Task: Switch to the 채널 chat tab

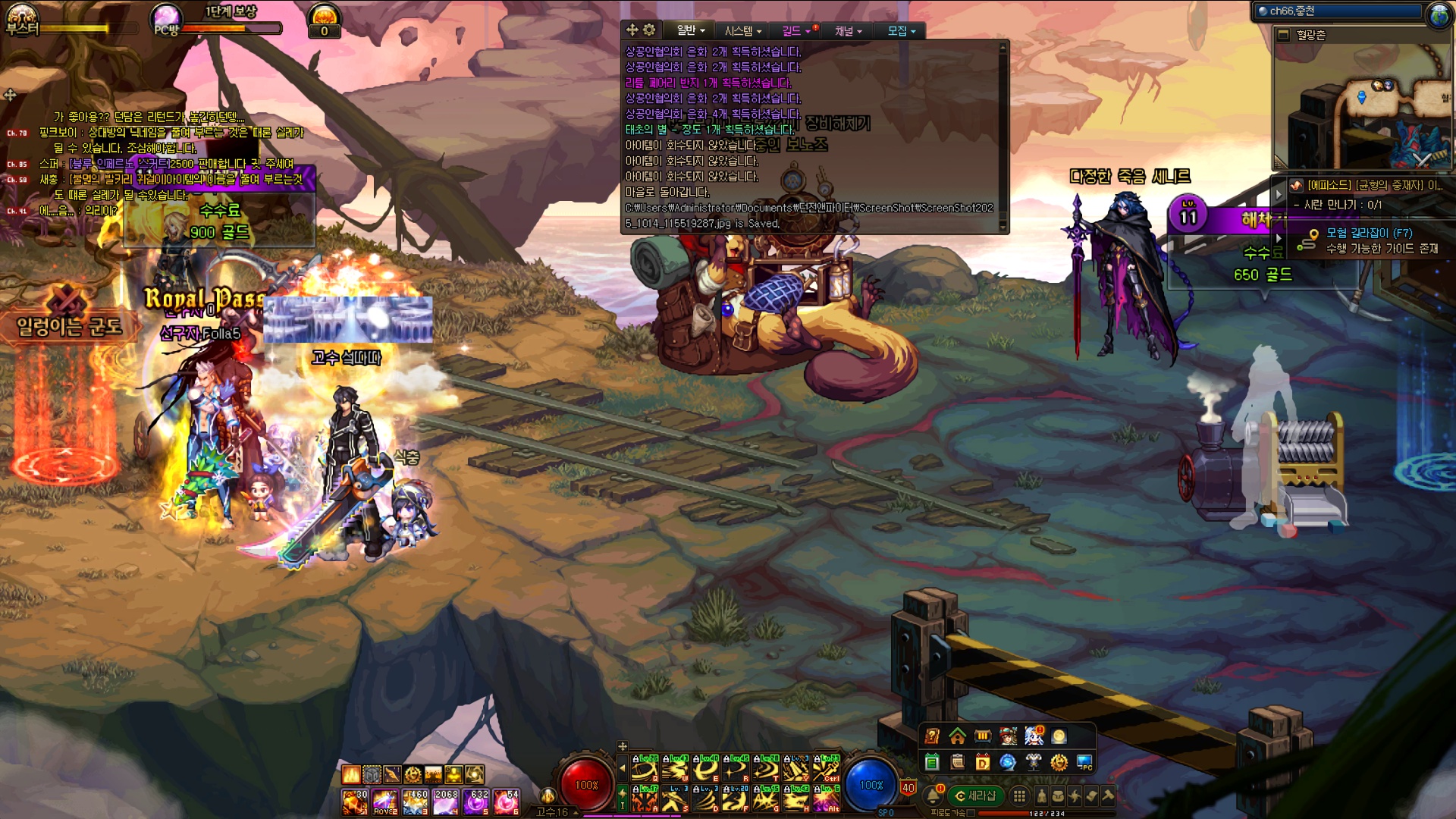Action: [x=848, y=30]
